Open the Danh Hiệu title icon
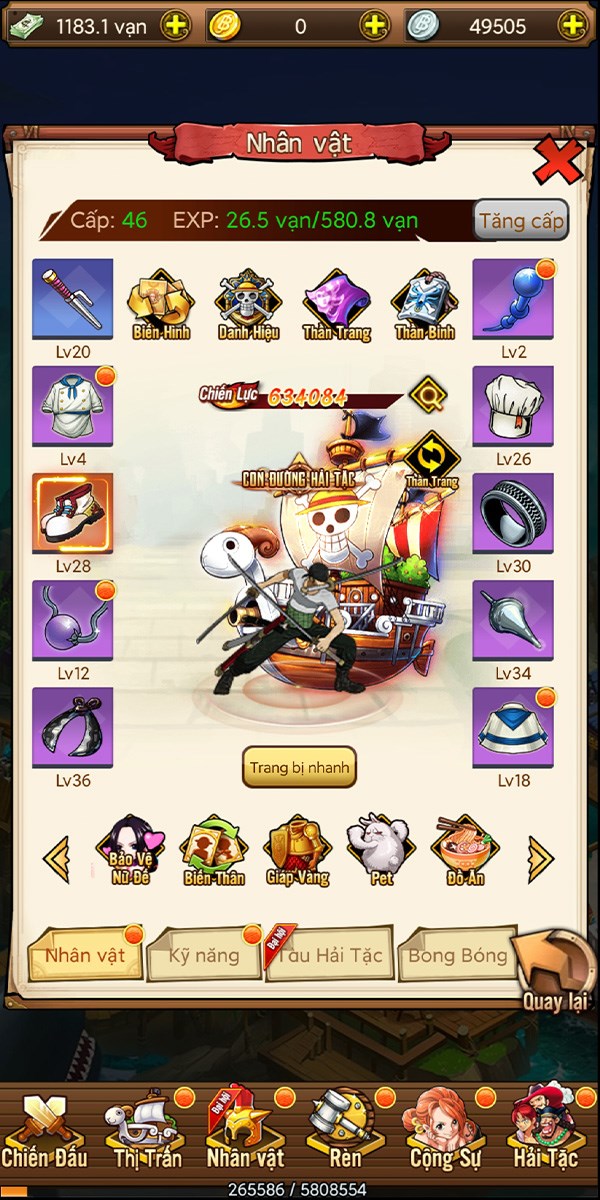 (249, 303)
